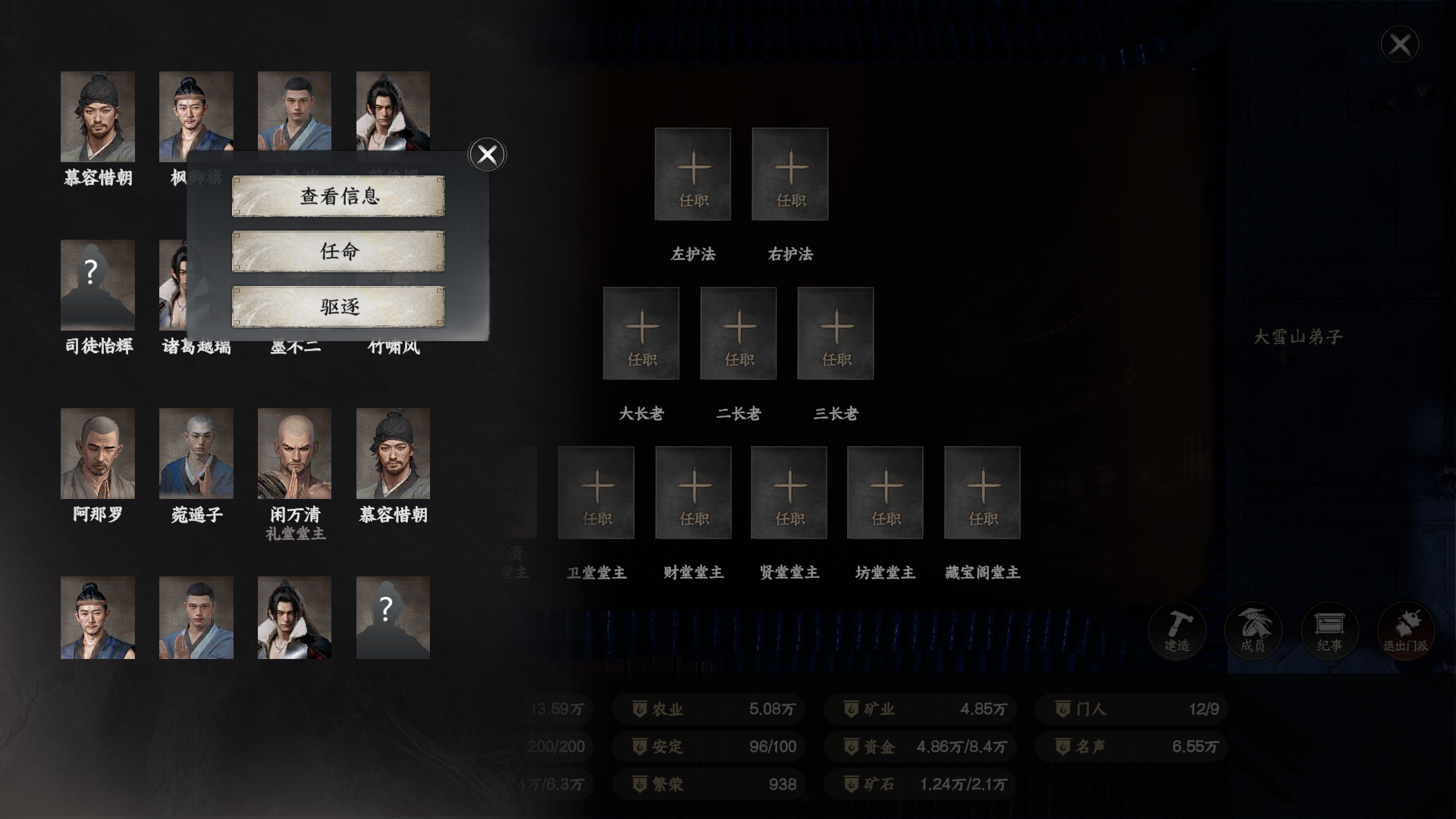Select 任命 from the context menu
Viewport: 1456px width, 819px height.
(x=338, y=253)
